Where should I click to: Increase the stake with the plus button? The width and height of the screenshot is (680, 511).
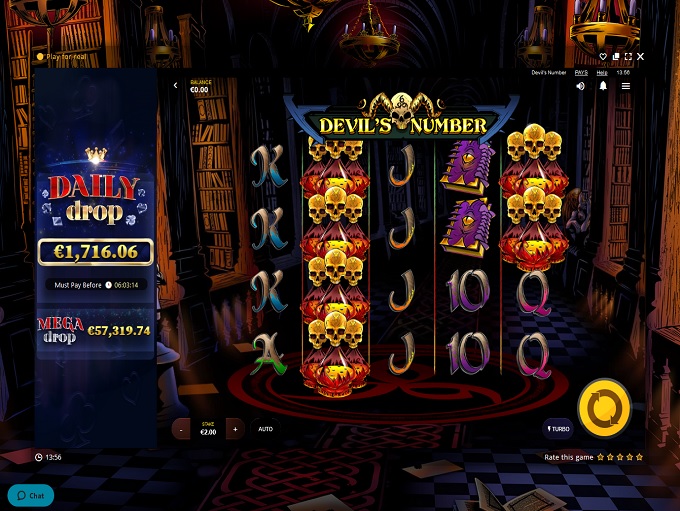pos(235,429)
